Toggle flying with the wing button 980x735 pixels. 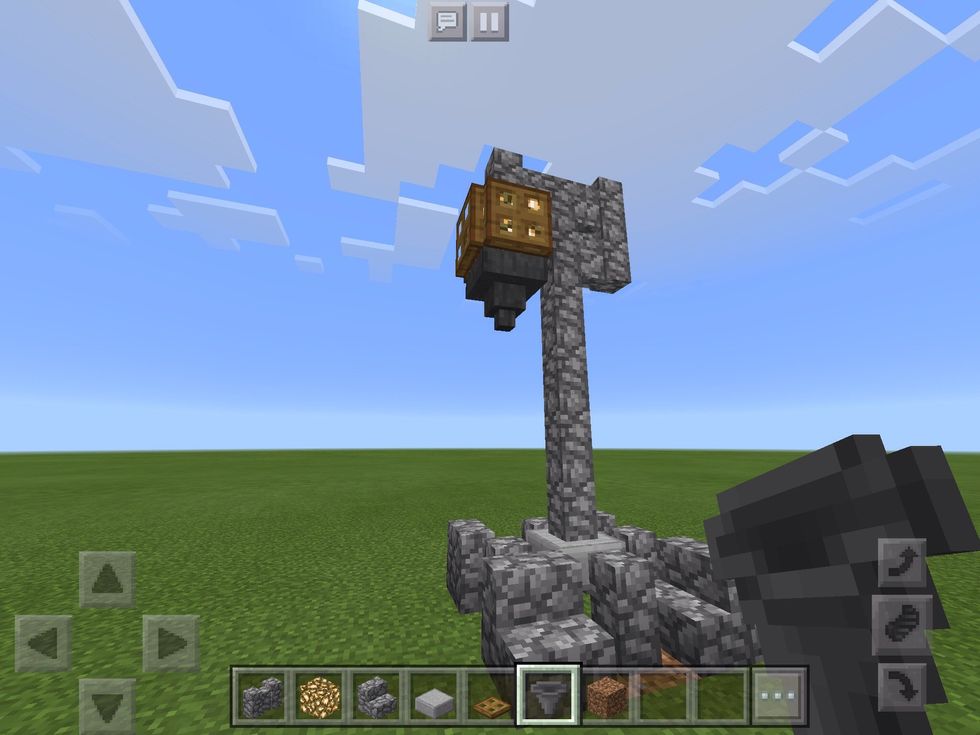902,625
